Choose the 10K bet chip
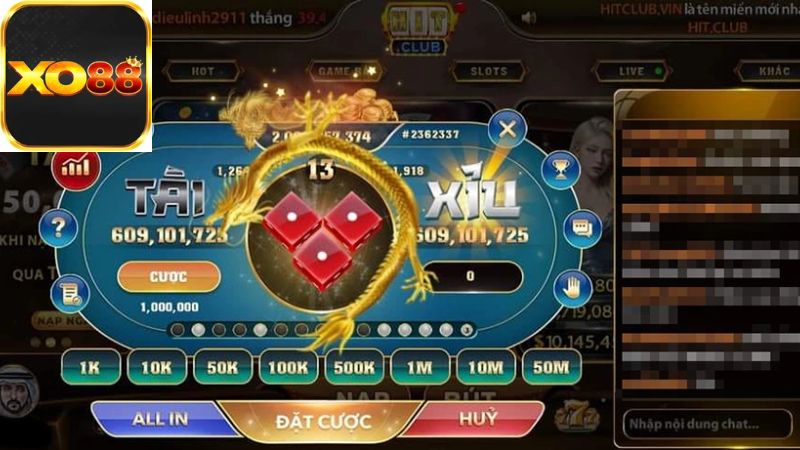800x450 pixels. 156,367
